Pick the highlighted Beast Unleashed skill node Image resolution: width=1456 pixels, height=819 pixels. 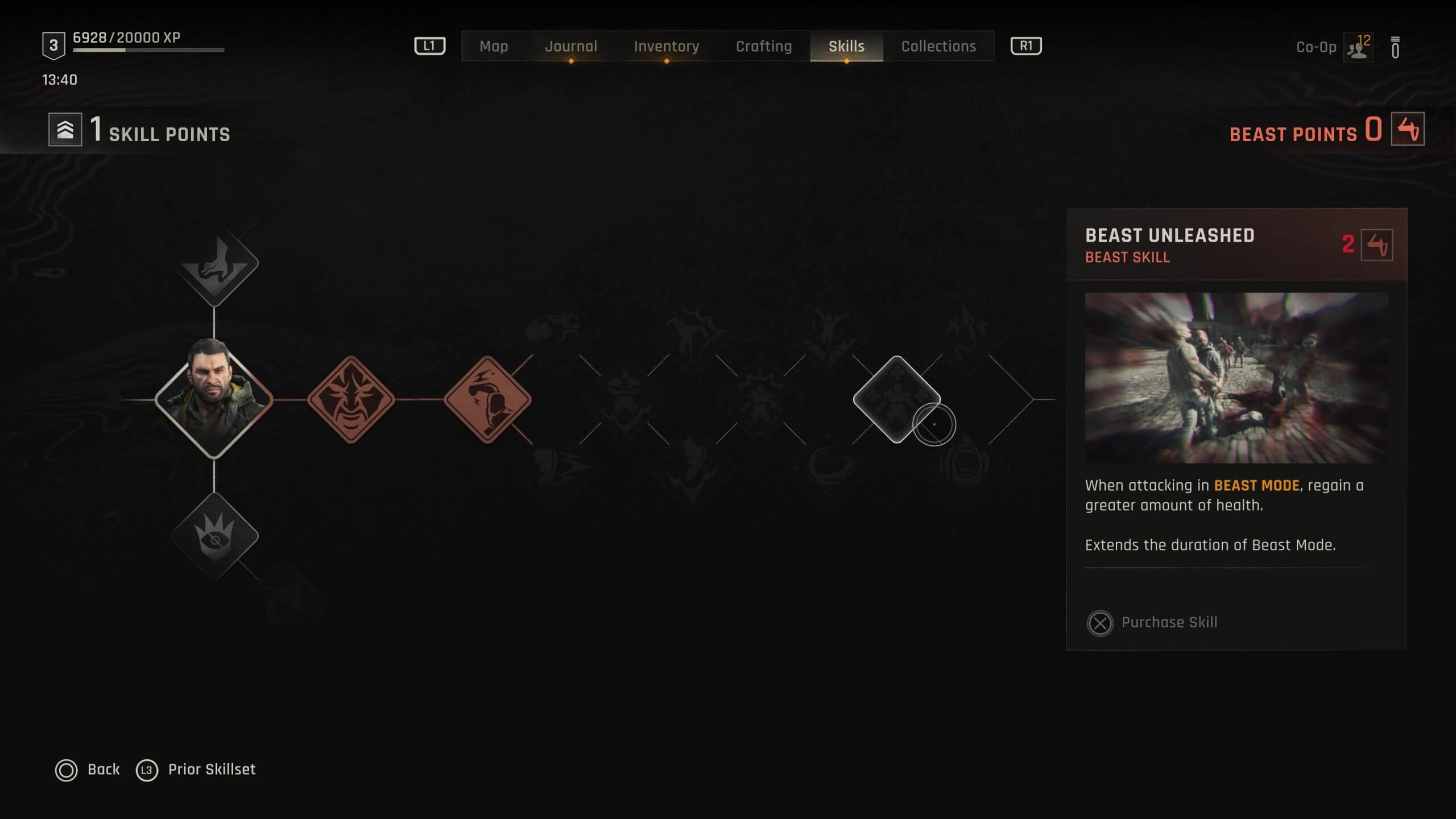(x=896, y=399)
